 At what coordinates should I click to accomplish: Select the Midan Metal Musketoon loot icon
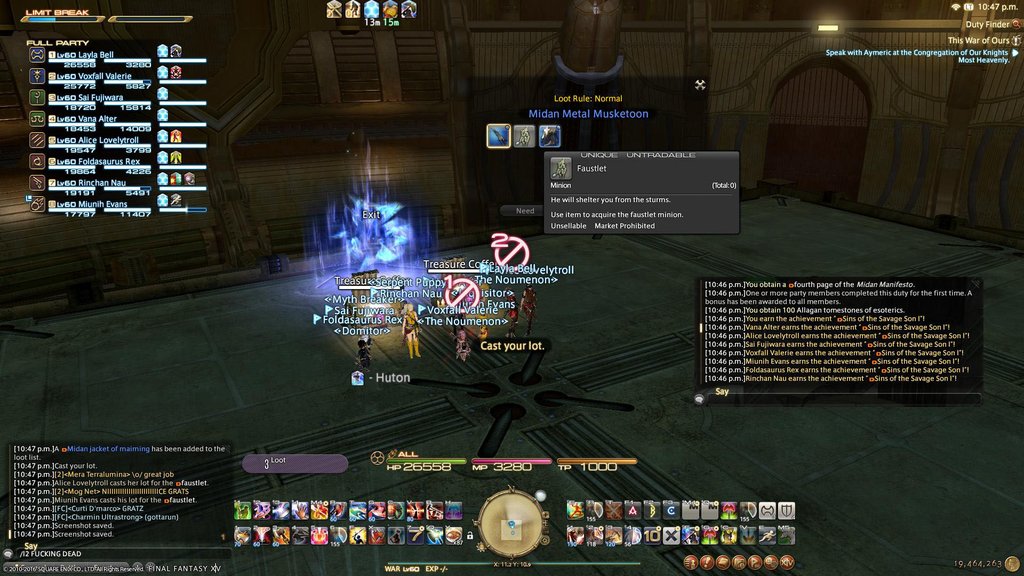pos(499,135)
